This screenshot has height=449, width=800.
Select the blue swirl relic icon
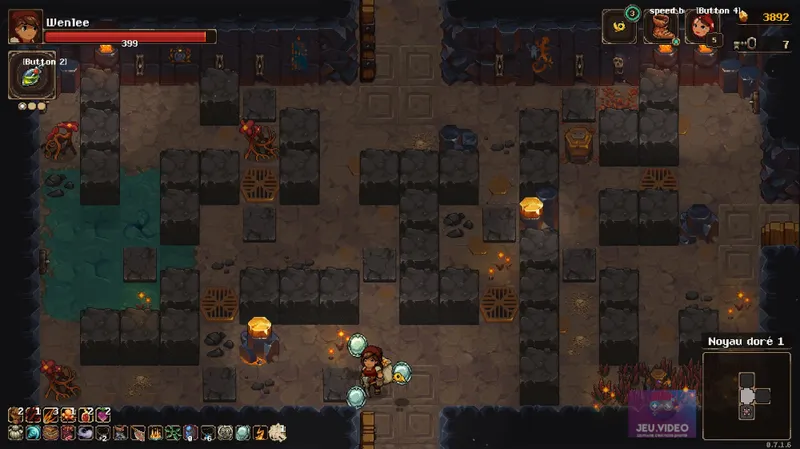pos(33,433)
